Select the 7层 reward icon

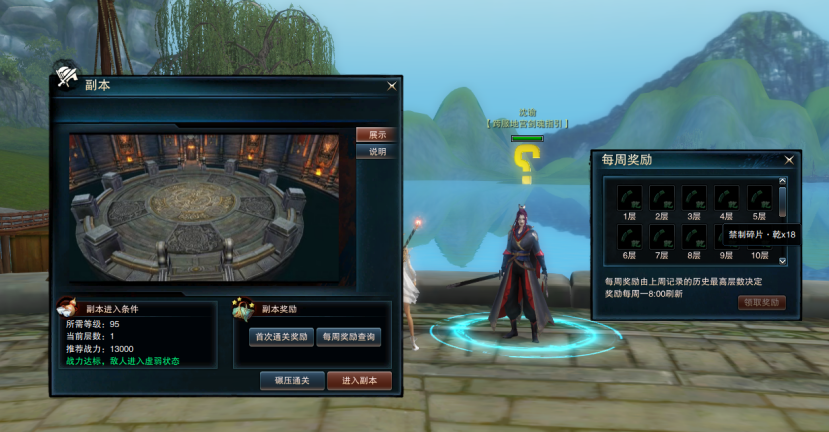661,237
